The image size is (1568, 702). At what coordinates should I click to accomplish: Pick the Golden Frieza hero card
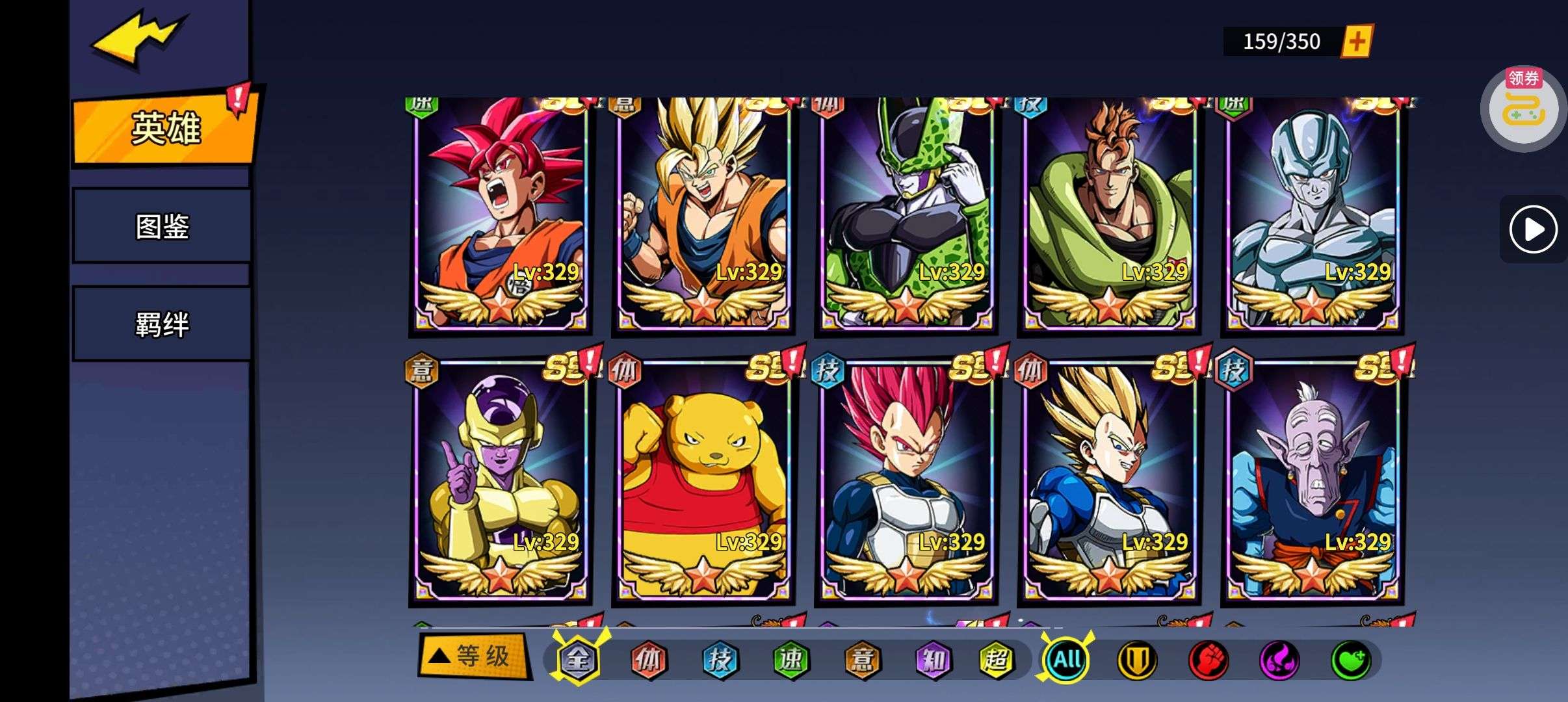501,481
